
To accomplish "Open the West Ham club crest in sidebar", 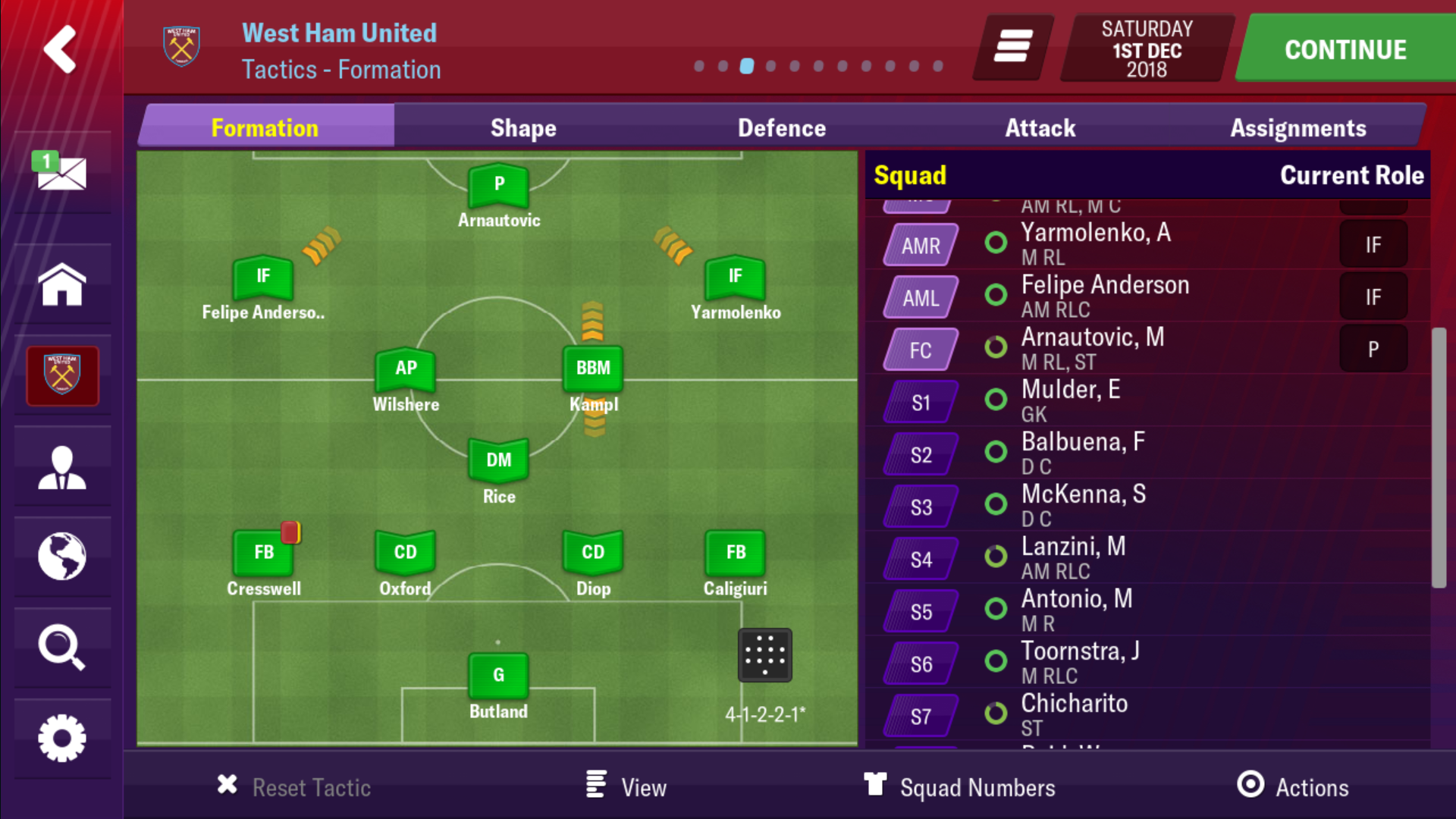I will (x=62, y=375).
